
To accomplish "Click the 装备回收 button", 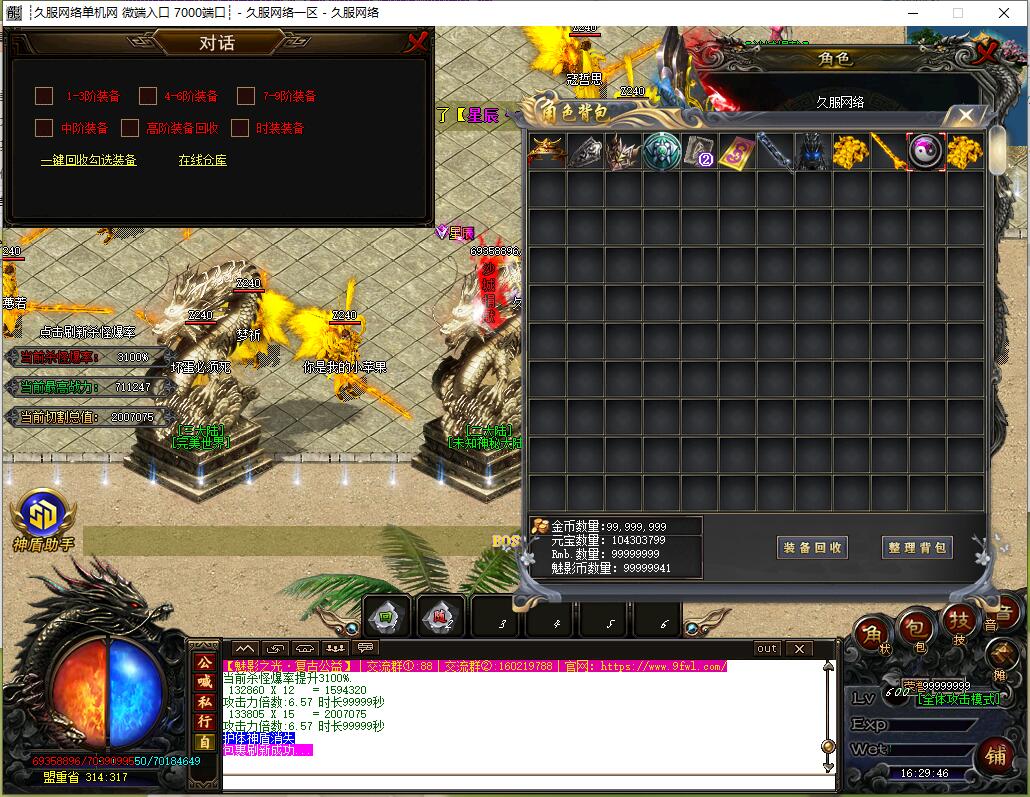I will (x=812, y=547).
